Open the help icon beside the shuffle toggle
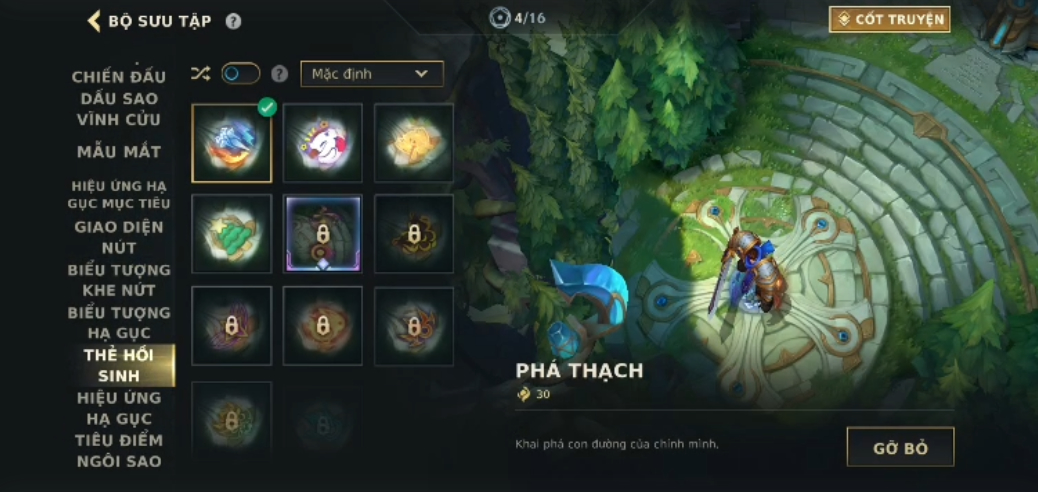This screenshot has width=1038, height=492. coord(280,74)
